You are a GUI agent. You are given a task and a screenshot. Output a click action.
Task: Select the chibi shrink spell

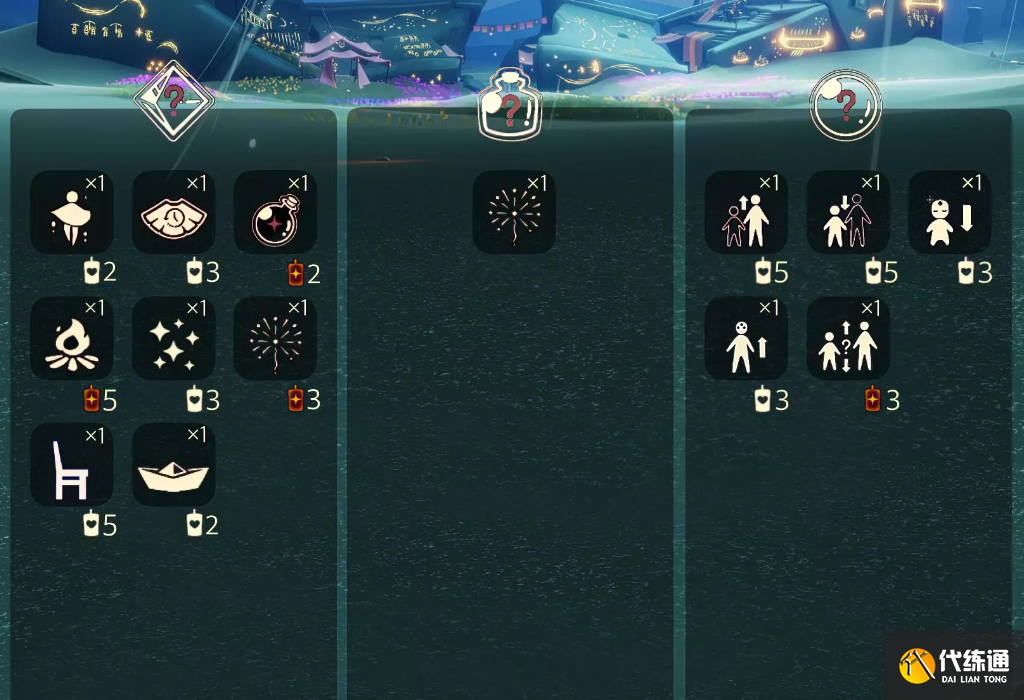(949, 212)
